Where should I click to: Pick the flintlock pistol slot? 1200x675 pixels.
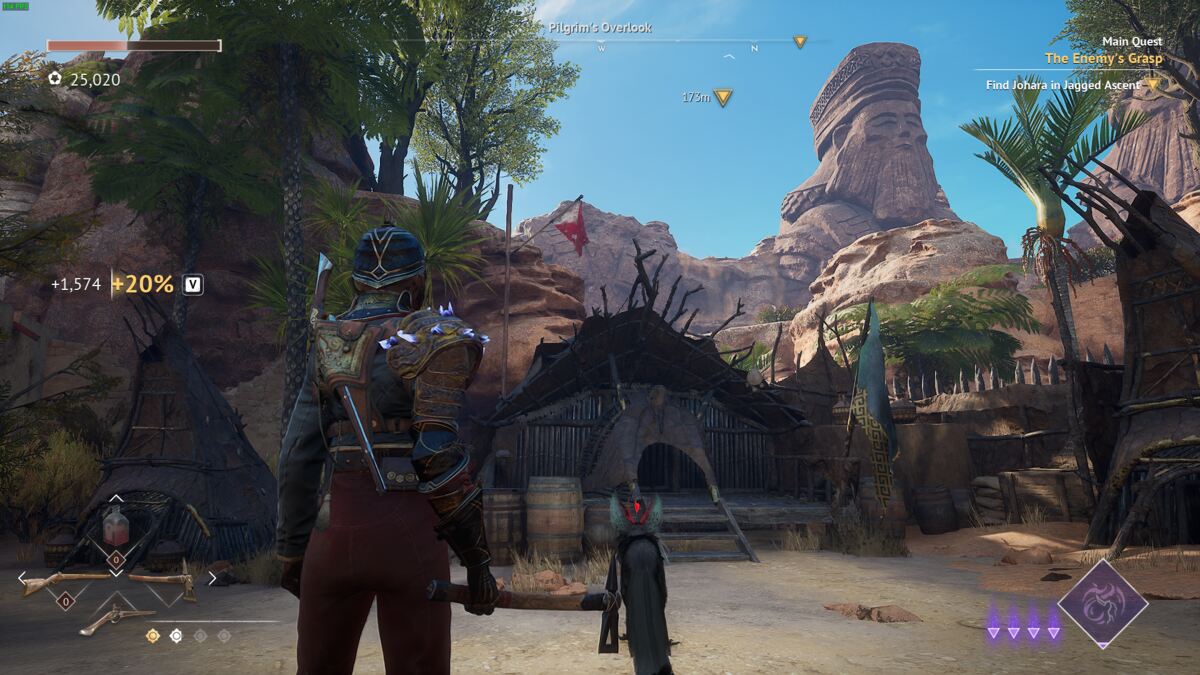(x=116, y=617)
